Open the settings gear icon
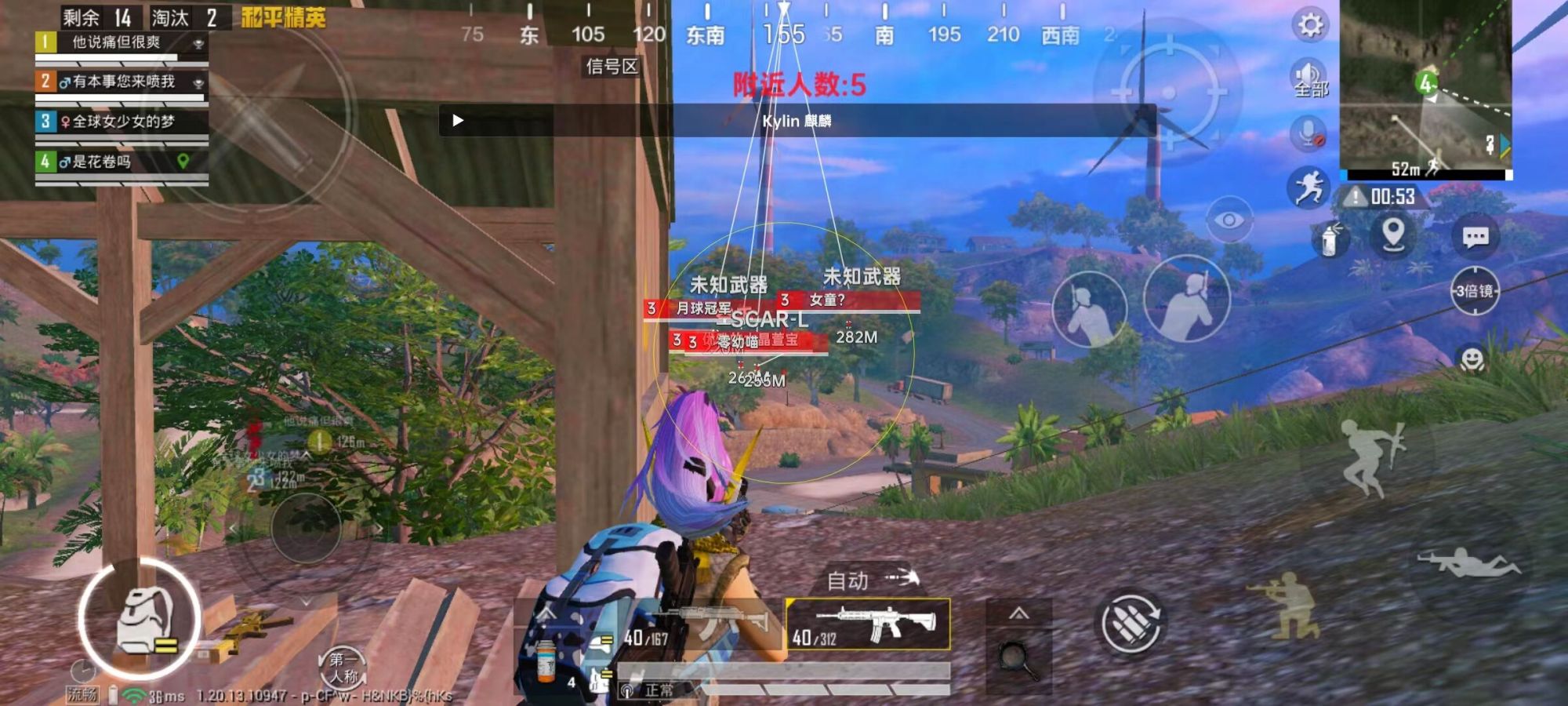This screenshot has width=1568, height=706. click(x=1308, y=25)
